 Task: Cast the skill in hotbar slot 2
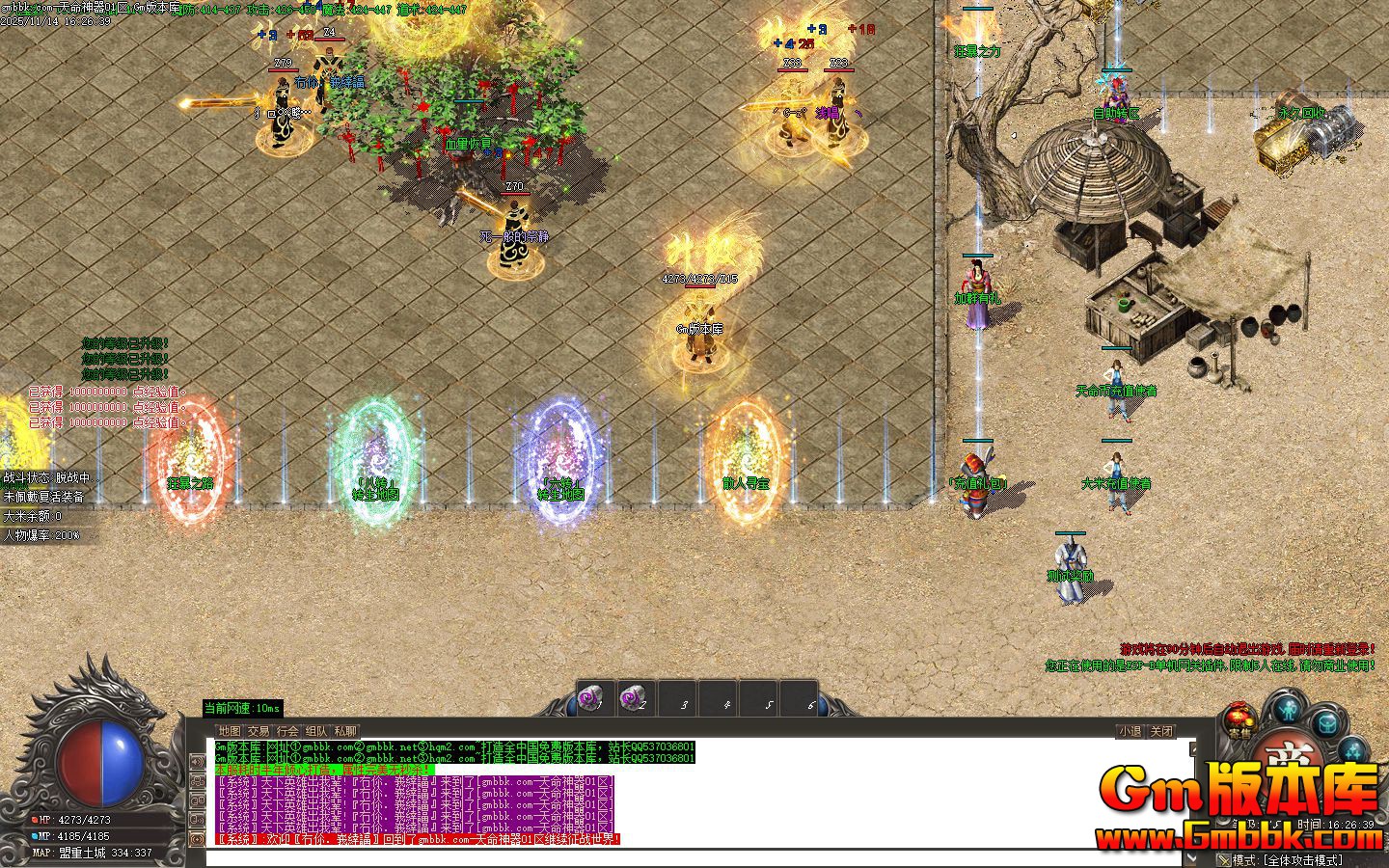click(x=635, y=697)
